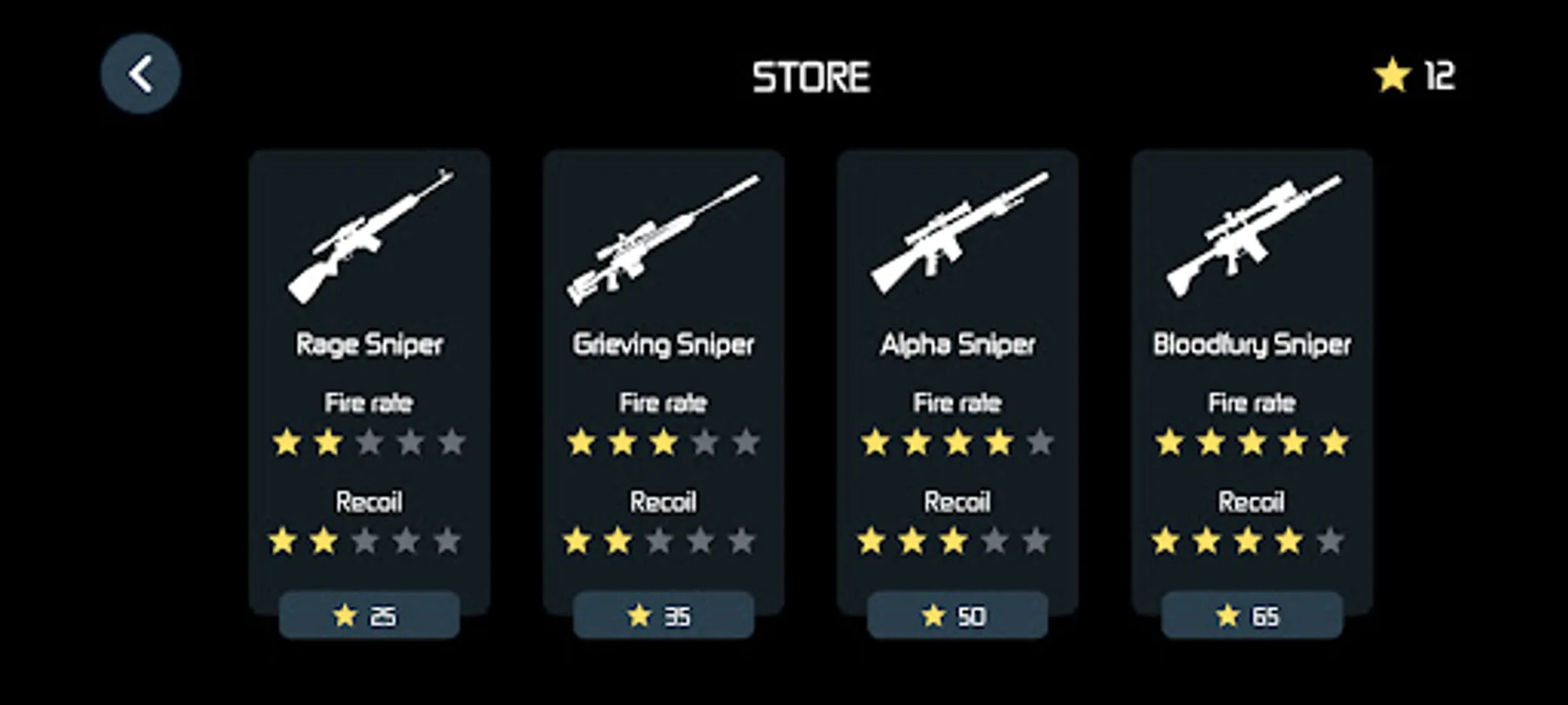The image size is (1568, 705).
Task: Click the star icon on the 65-star price button
Action: point(1229,616)
